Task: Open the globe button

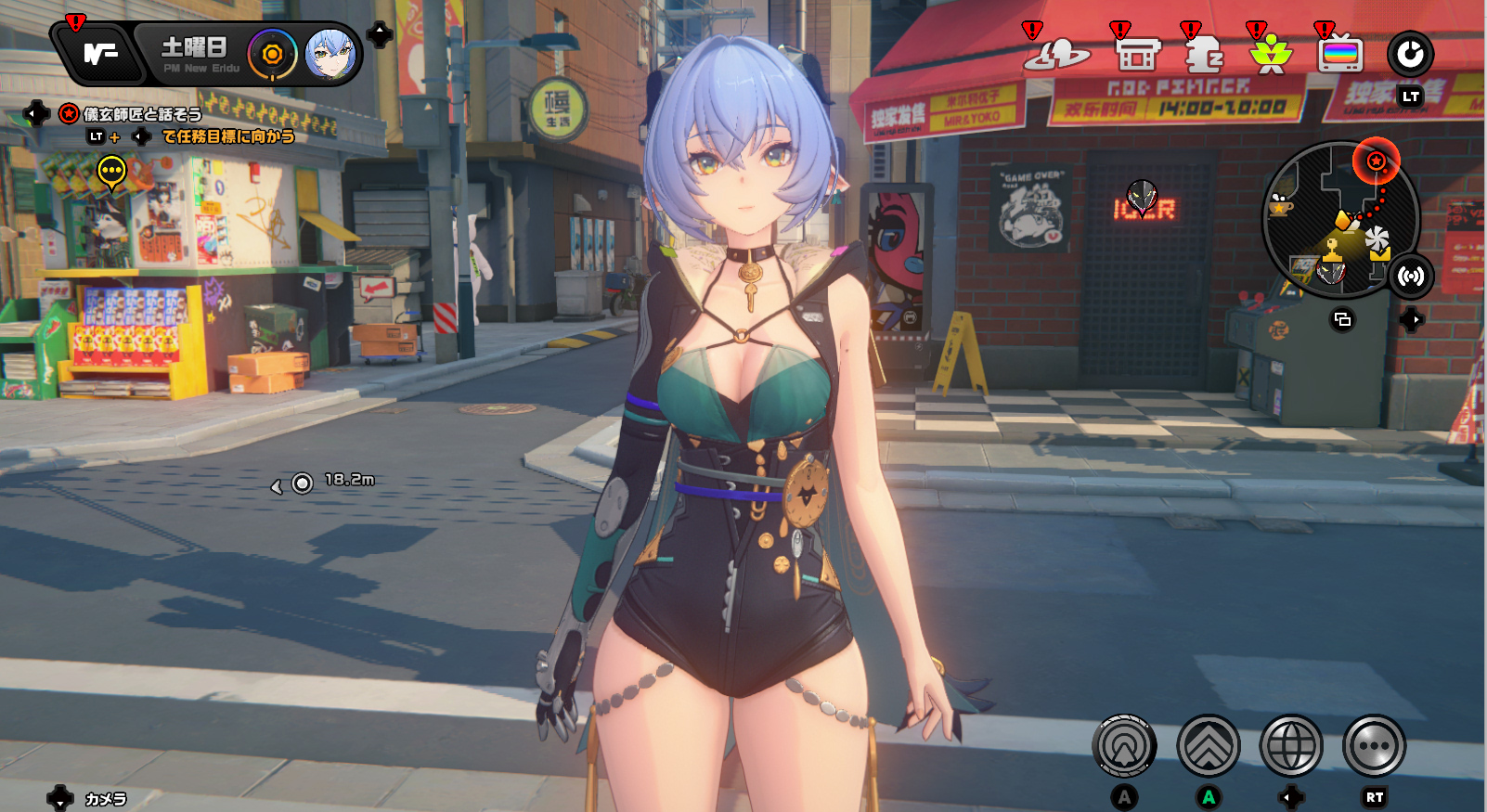Action: (x=1291, y=745)
